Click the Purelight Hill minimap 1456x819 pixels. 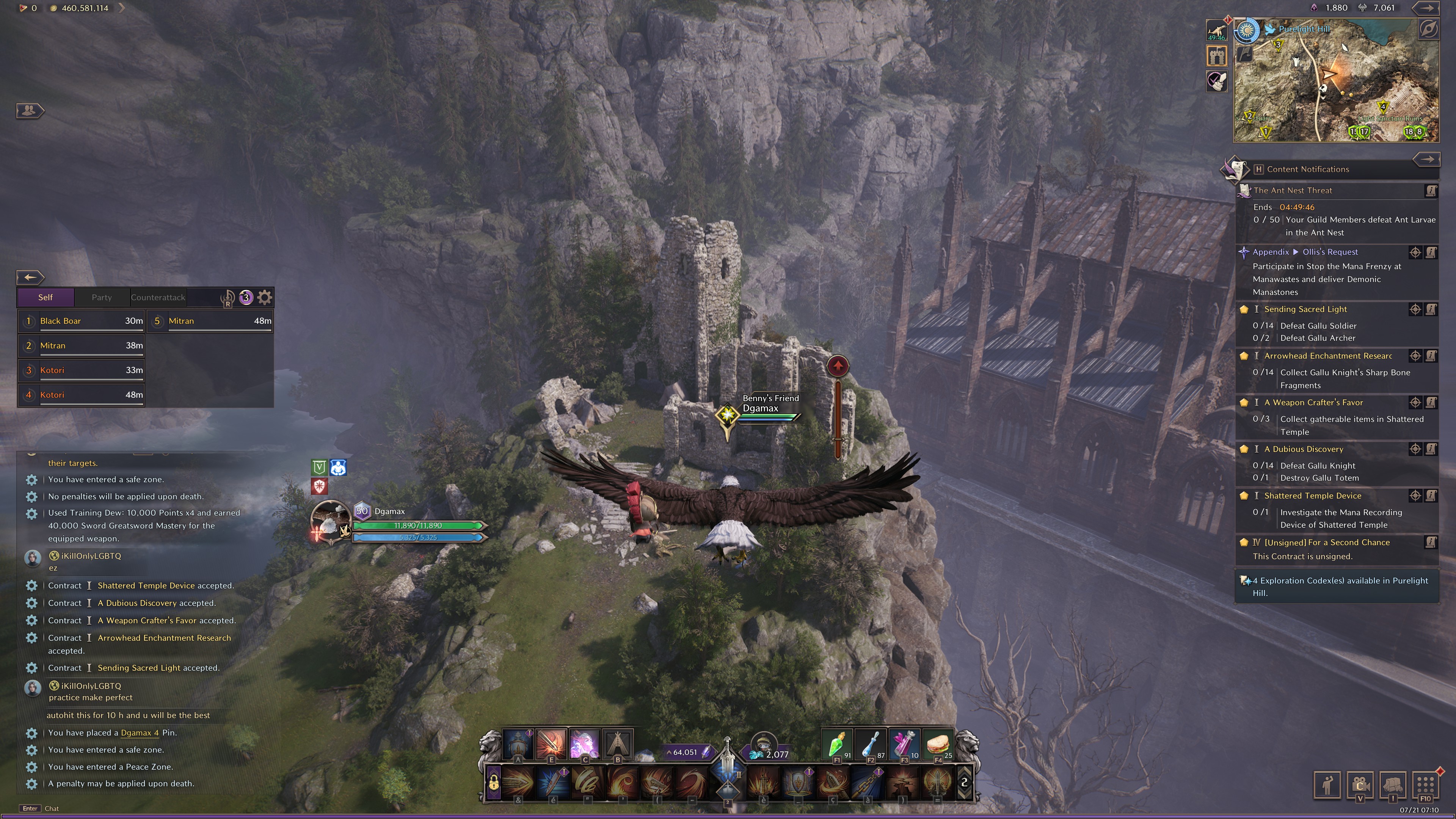click(1335, 80)
